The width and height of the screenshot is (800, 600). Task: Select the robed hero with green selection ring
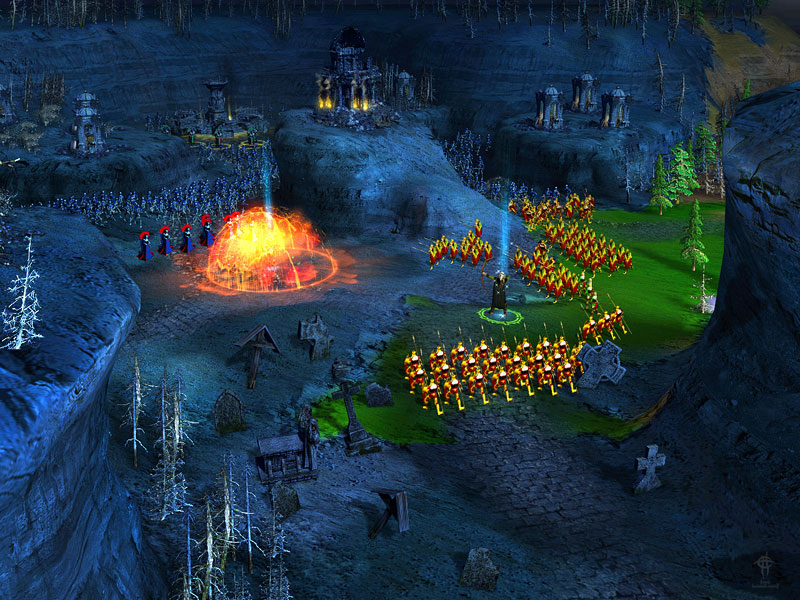tap(499, 295)
